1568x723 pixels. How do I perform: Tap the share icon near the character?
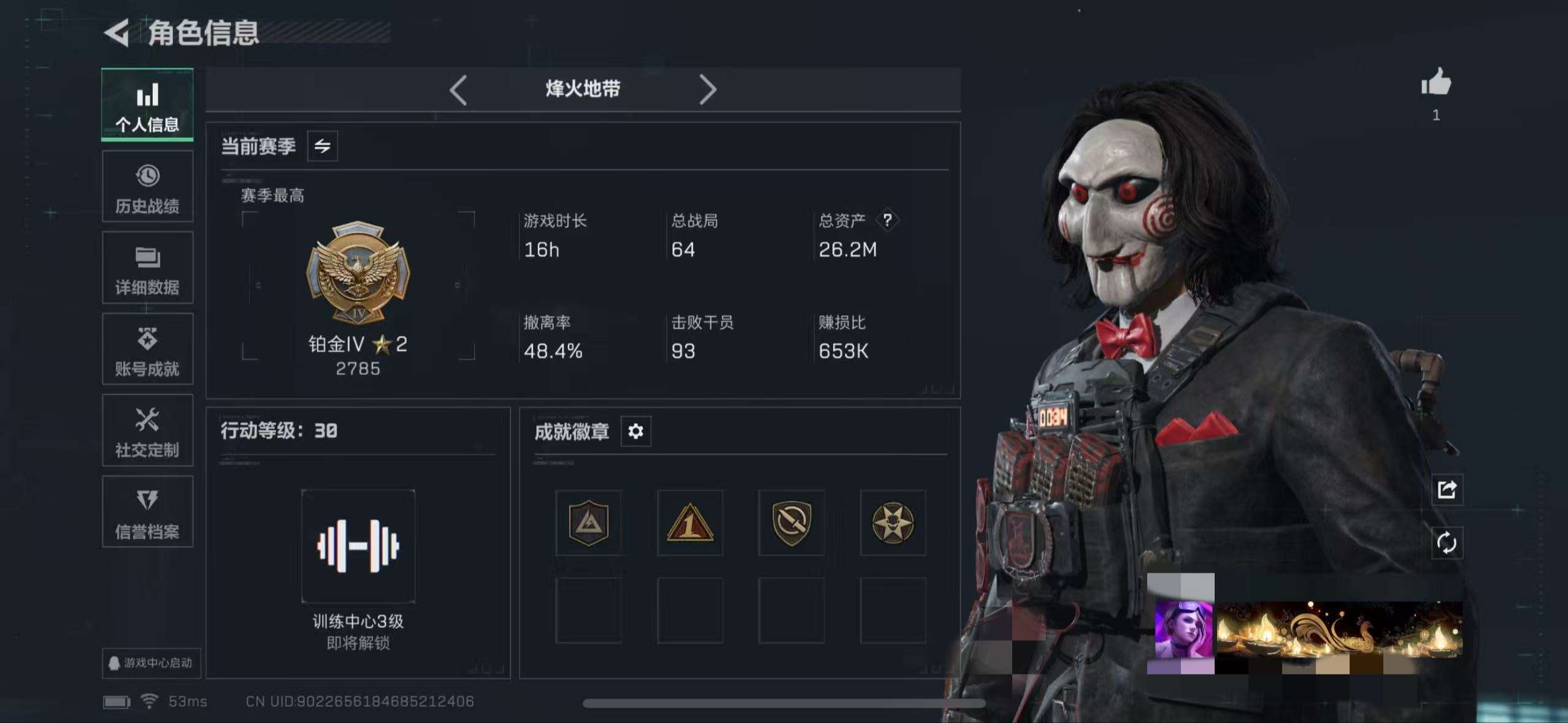tap(1447, 489)
